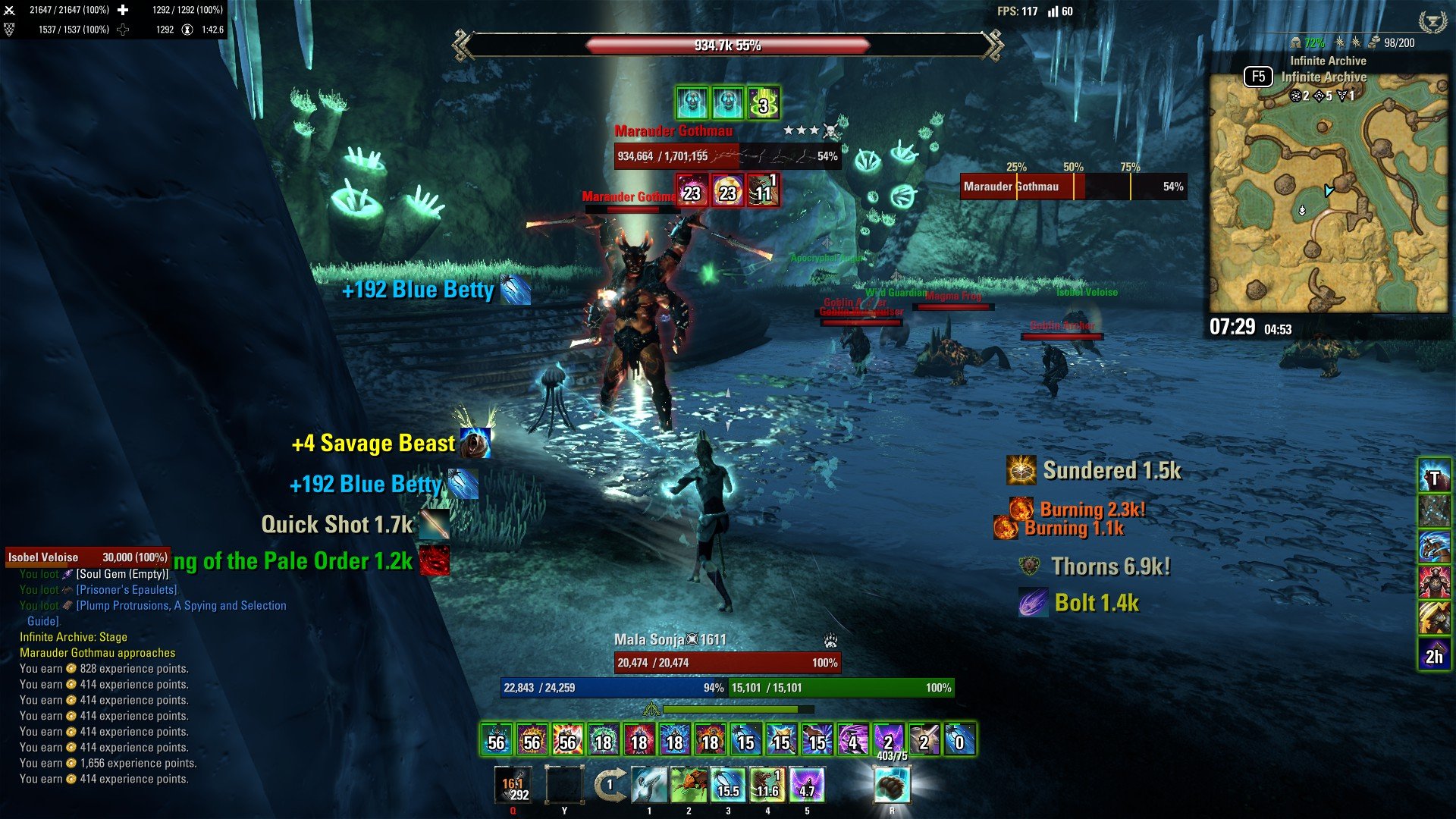Select the constellation stars buff icon
Image resolution: width=1456 pixels, height=819 pixels.
coord(1434,512)
